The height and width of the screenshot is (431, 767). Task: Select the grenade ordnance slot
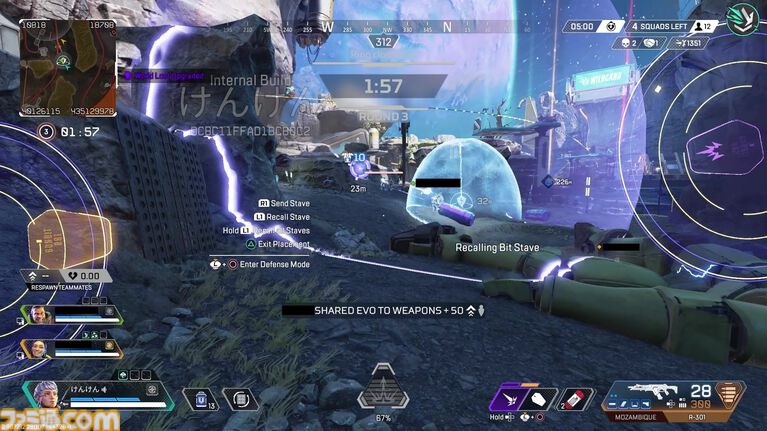point(574,399)
